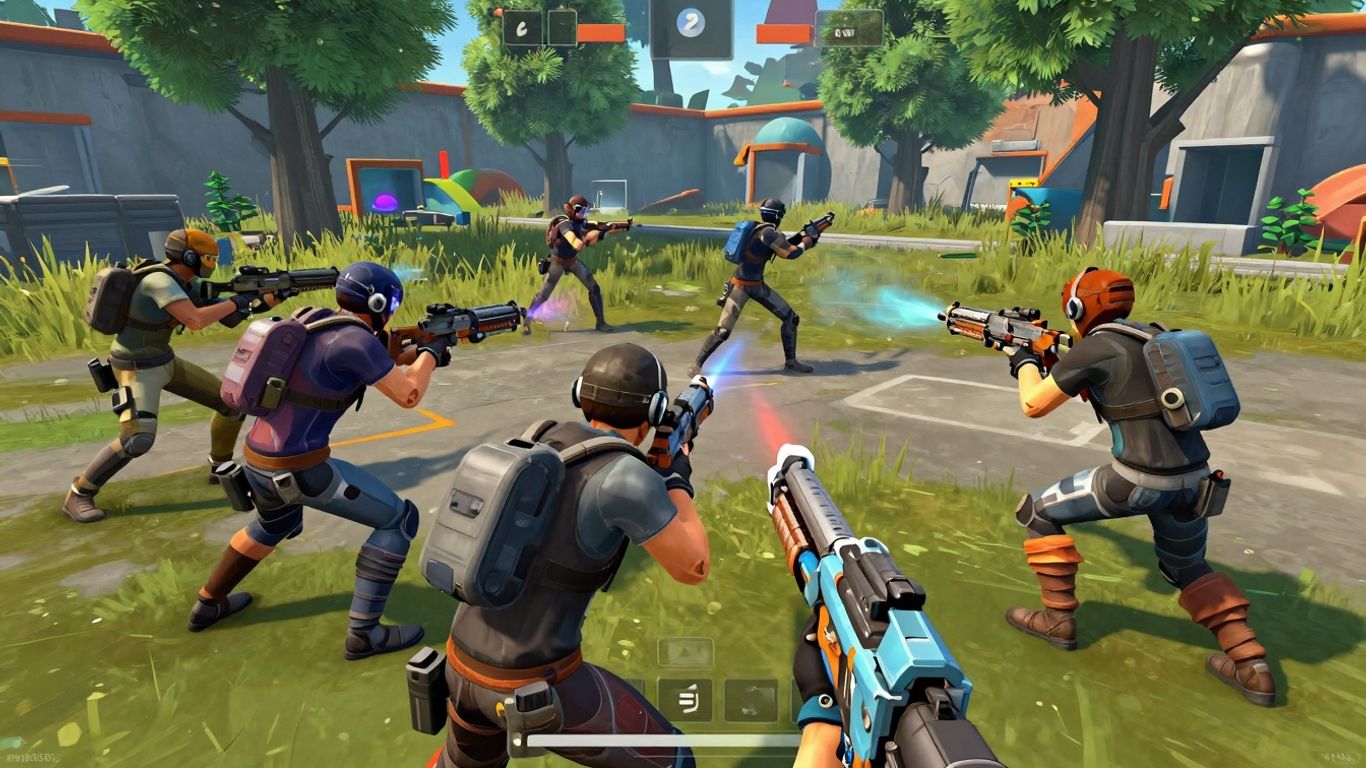Expand the fourth empty hotbar slot
This screenshot has width=1366, height=768.
tap(800, 700)
